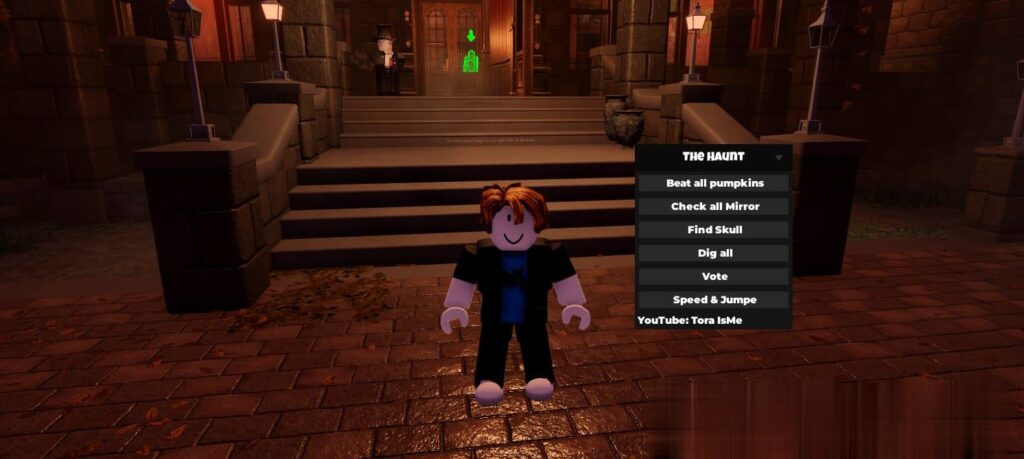Collapse The Haunt panel with the arrow
Viewport: 1024px width, 459px height.
[778, 158]
